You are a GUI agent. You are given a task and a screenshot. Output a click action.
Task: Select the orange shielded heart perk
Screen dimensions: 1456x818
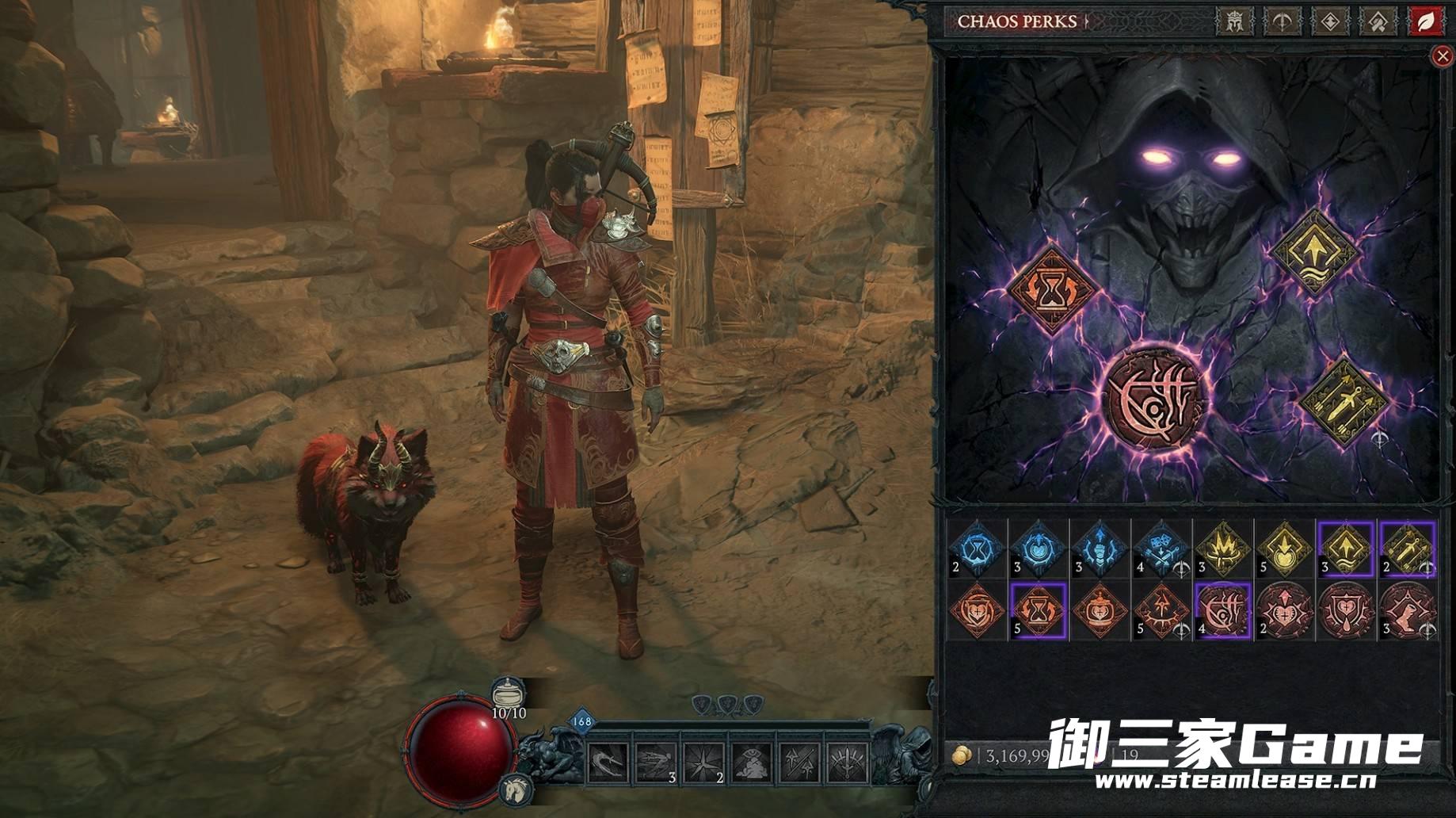pyautogui.click(x=978, y=610)
